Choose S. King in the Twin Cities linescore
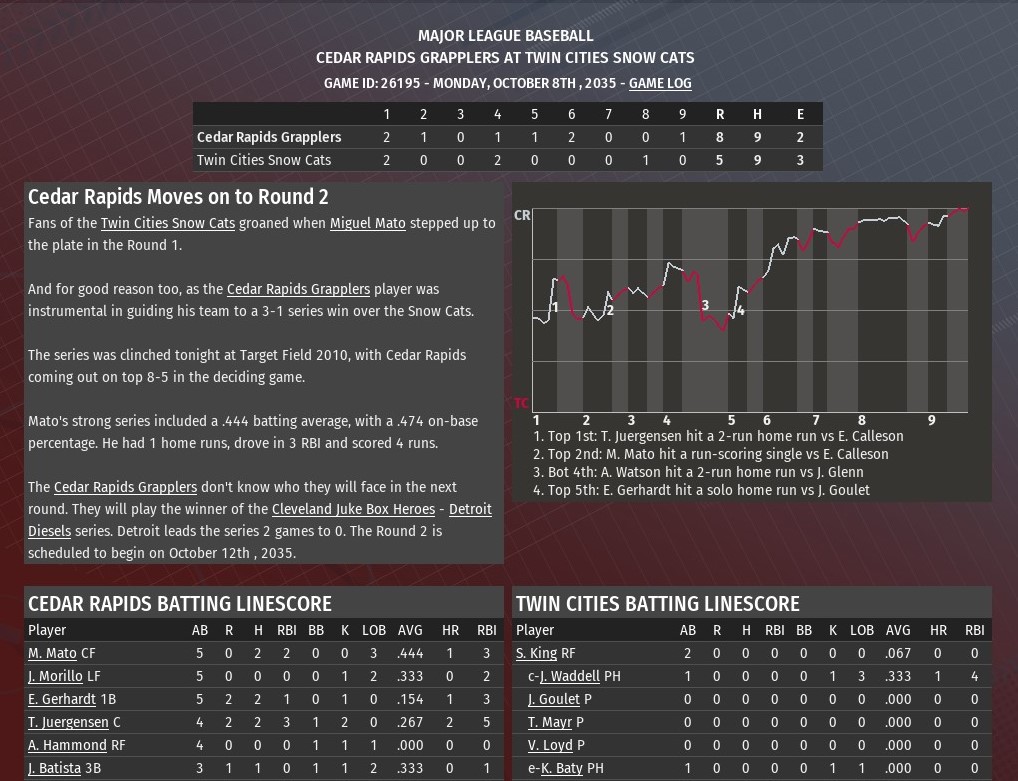This screenshot has height=781, width=1018. click(536, 653)
